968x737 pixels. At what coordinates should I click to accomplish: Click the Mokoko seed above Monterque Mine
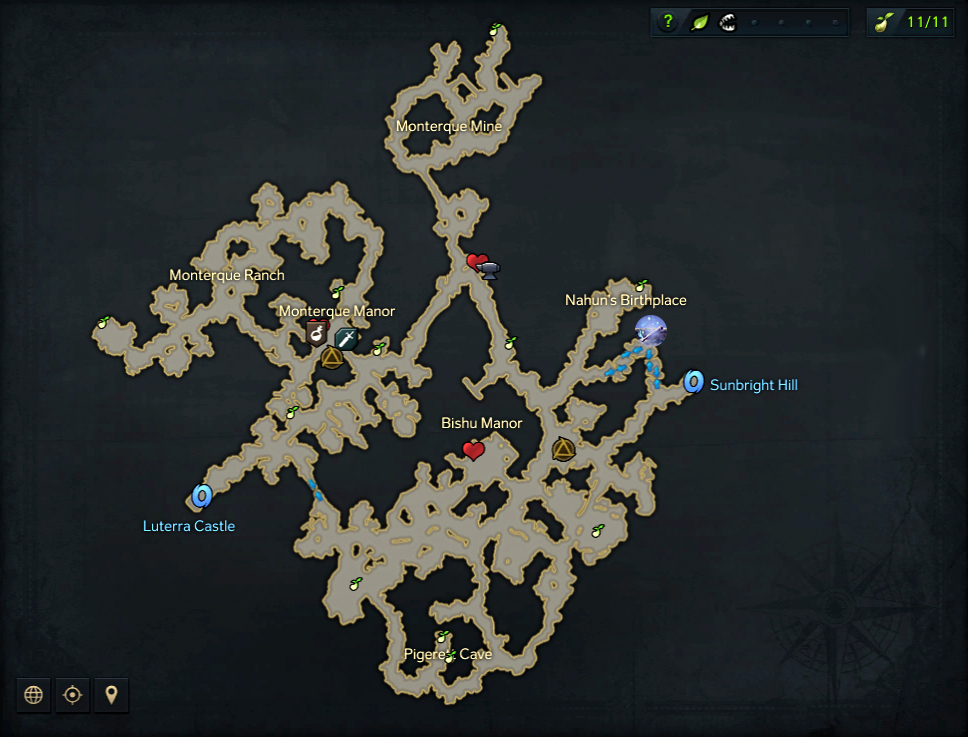[x=494, y=30]
